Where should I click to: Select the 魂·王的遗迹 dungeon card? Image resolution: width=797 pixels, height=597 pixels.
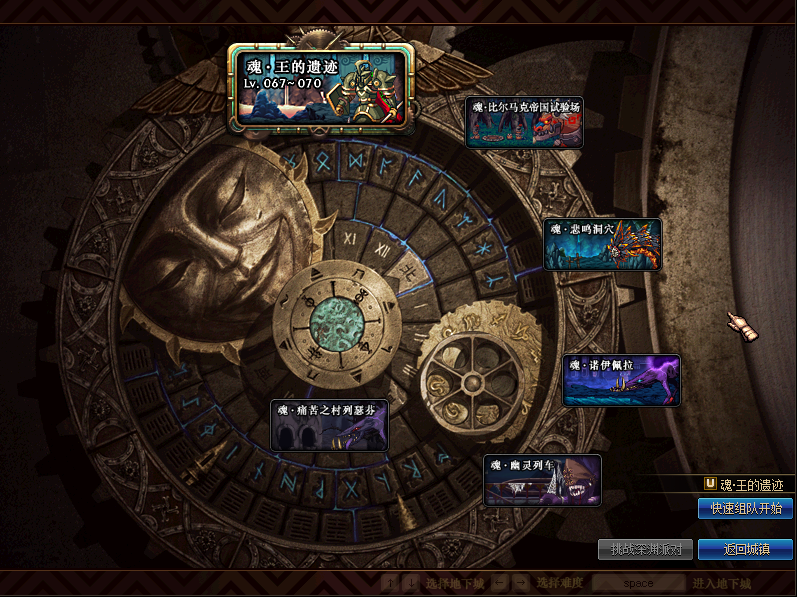322,86
